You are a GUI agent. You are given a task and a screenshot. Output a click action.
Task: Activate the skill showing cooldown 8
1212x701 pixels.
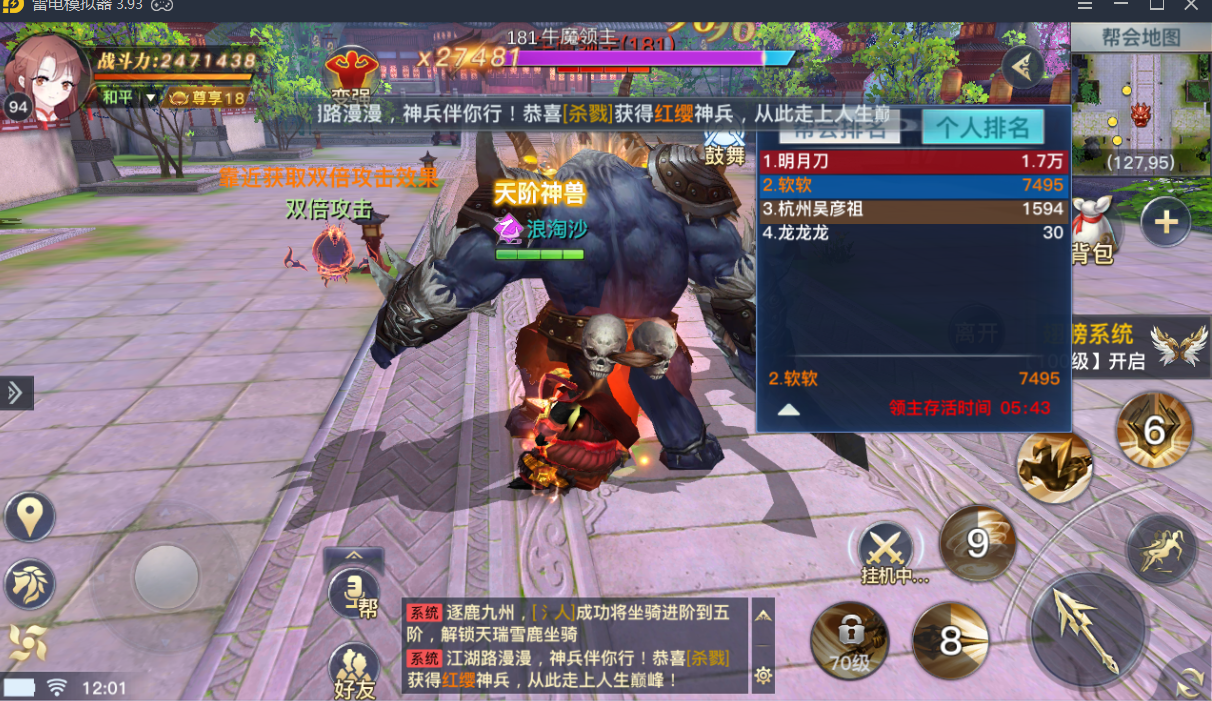pos(950,641)
